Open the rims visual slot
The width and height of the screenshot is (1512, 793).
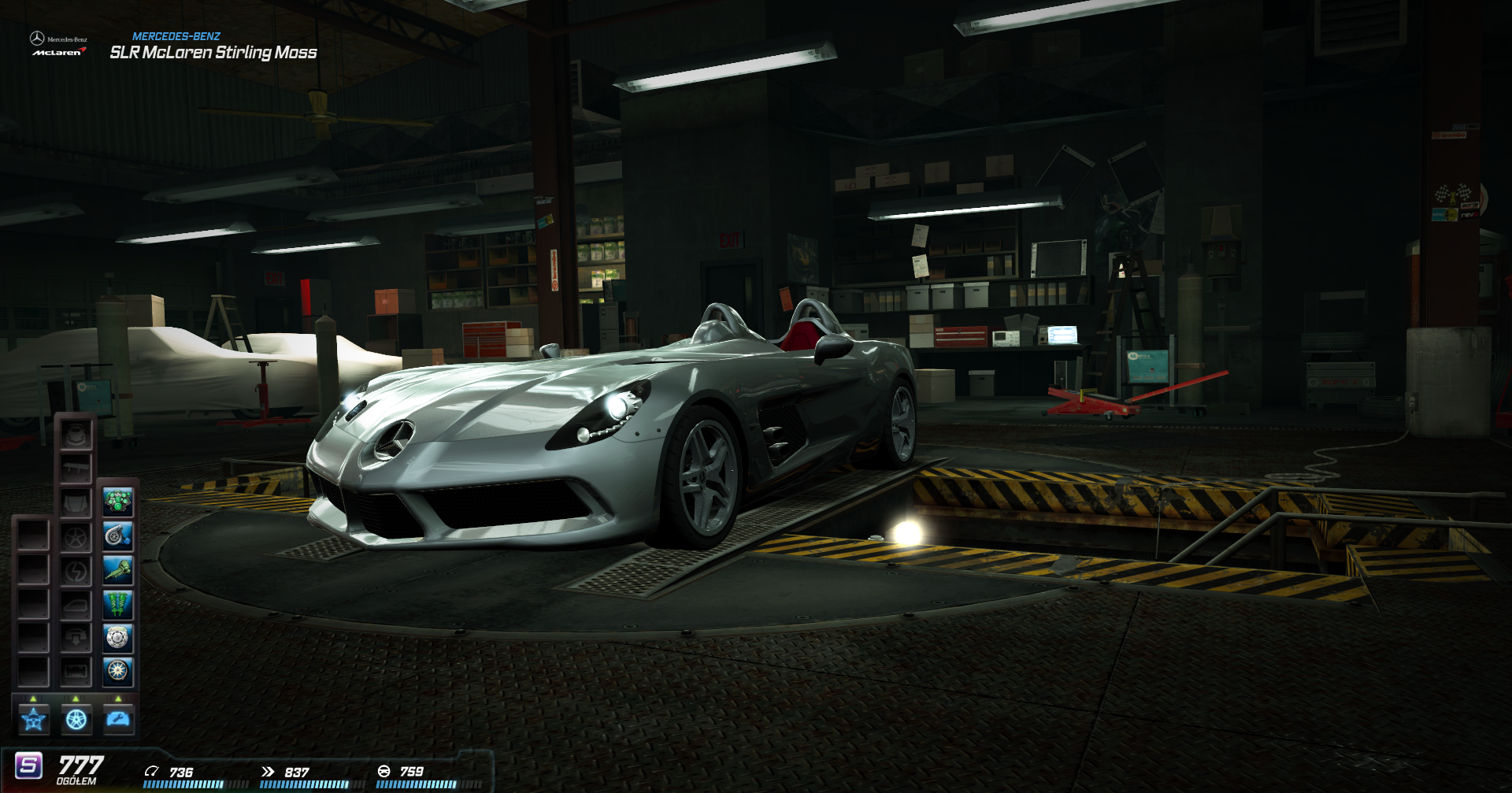point(76,538)
